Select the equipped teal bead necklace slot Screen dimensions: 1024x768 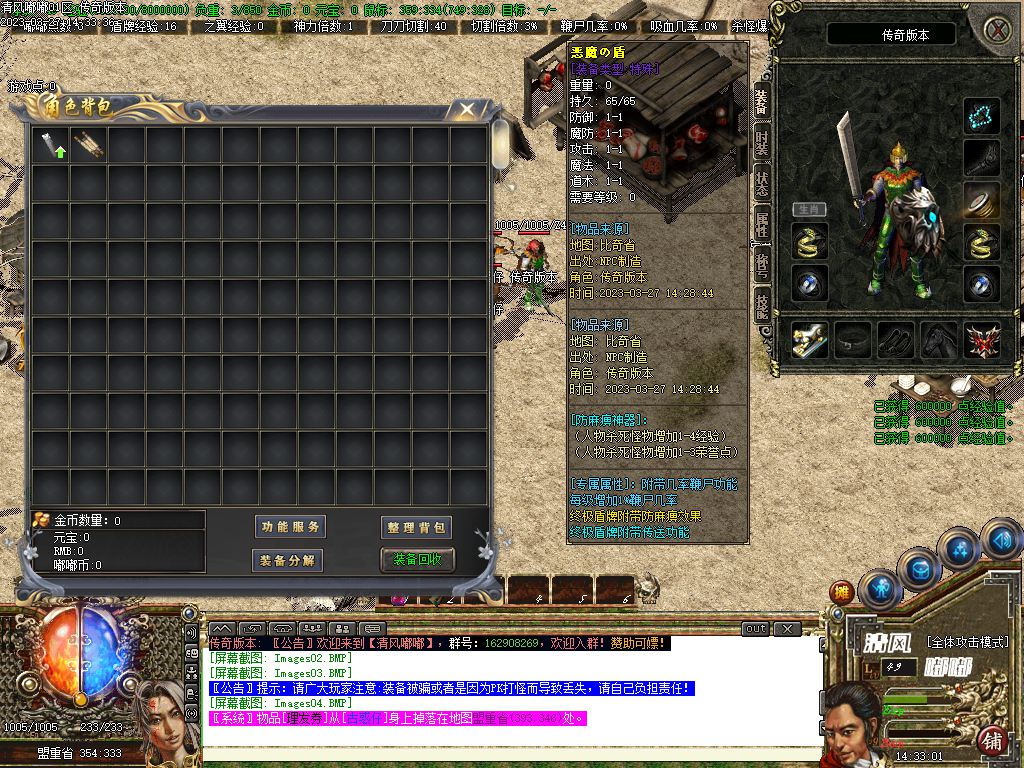tap(982, 116)
